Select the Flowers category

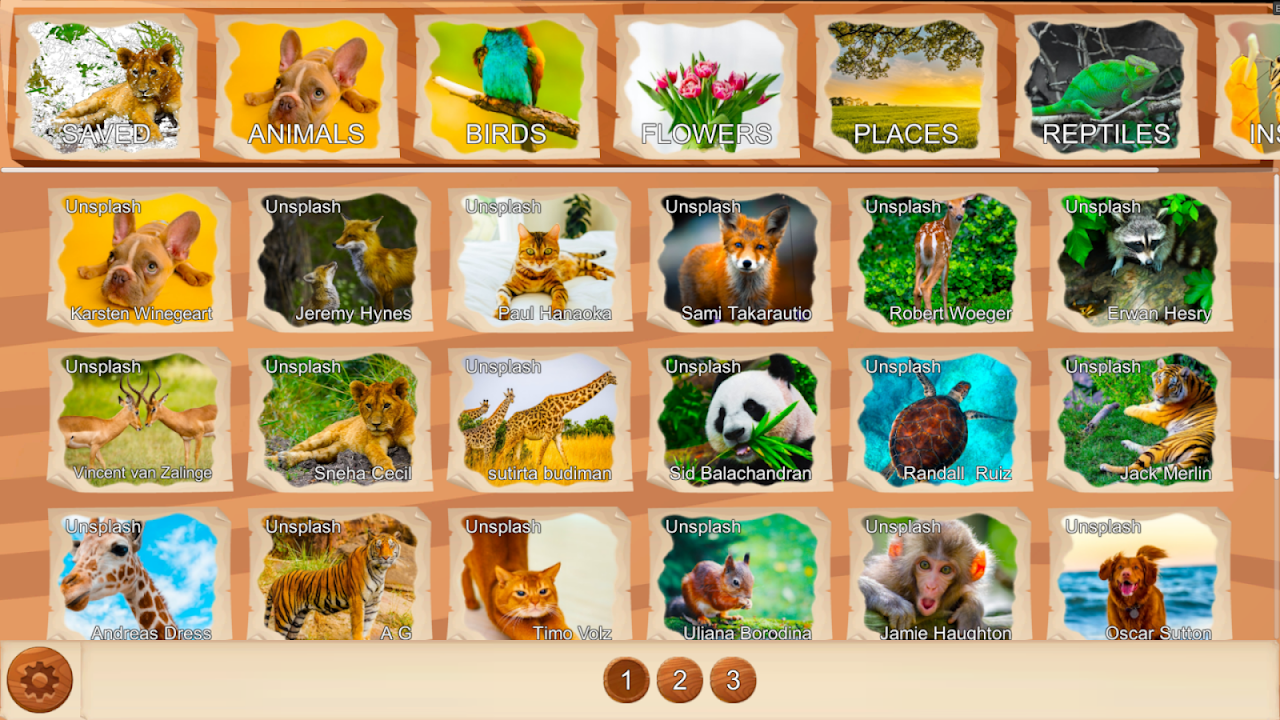point(706,87)
